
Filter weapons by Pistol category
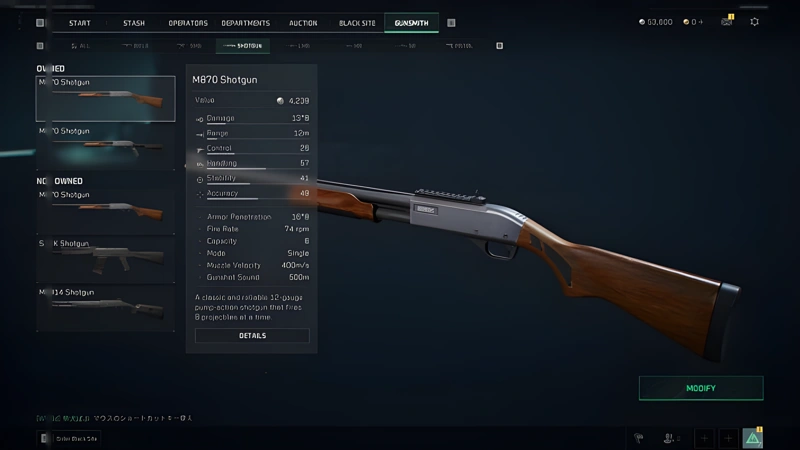[459, 46]
